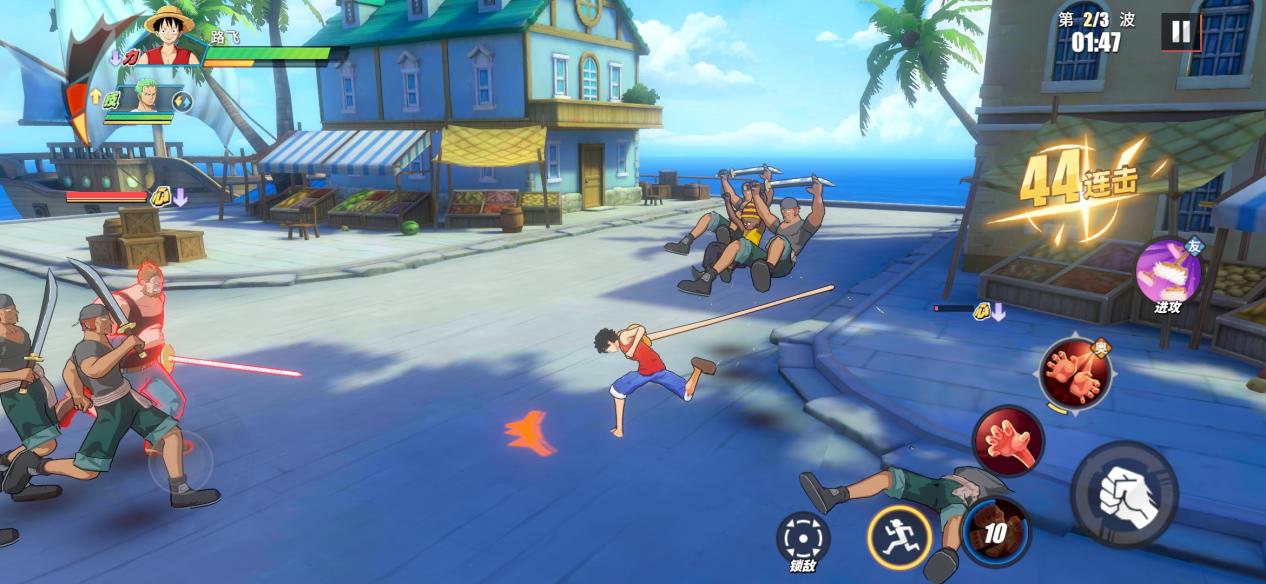Tap the fist basic attack button
Image resolution: width=1266 pixels, height=584 pixels.
click(1124, 494)
